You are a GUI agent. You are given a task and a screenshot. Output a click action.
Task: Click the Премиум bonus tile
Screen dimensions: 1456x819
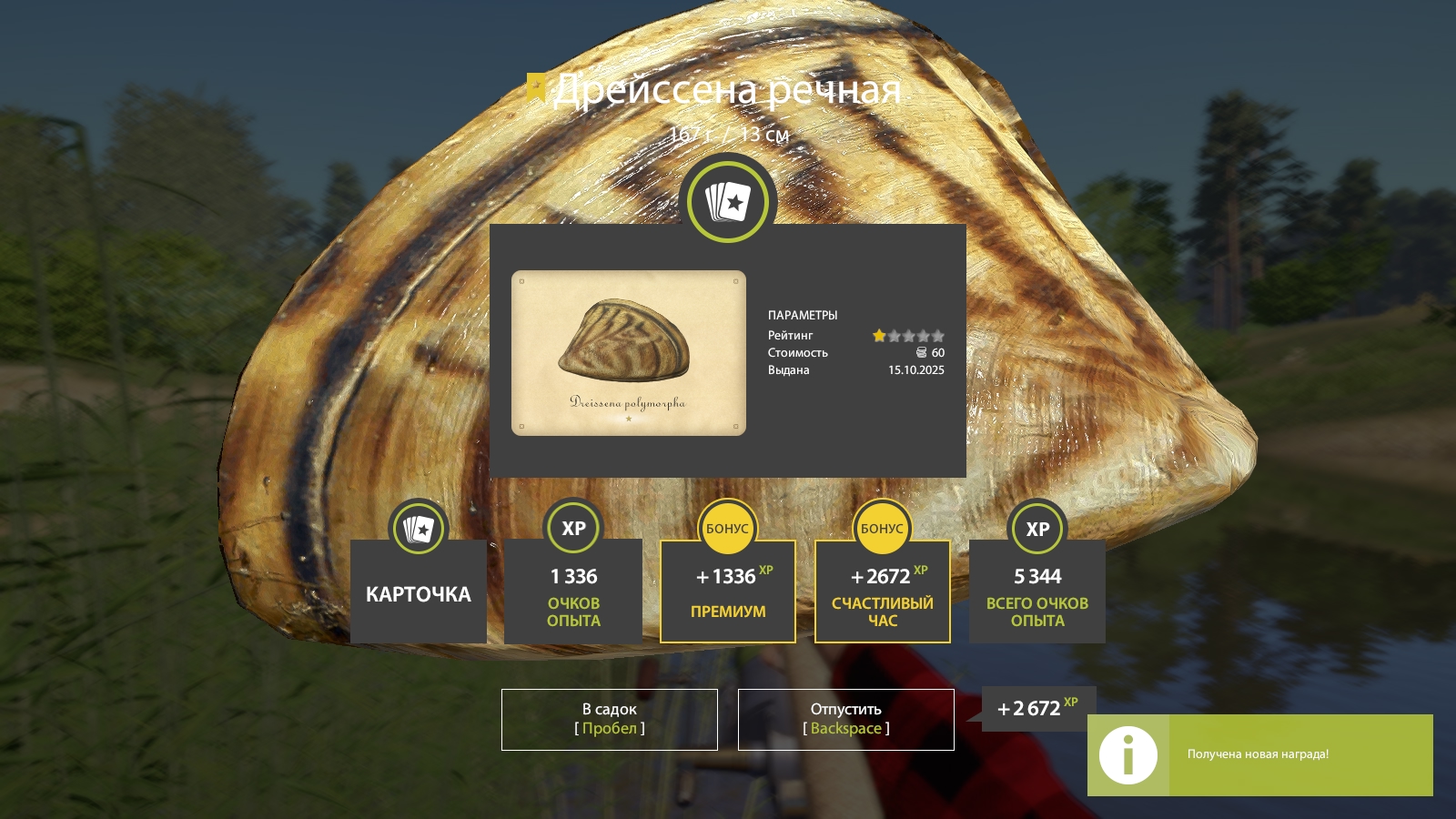(727, 591)
